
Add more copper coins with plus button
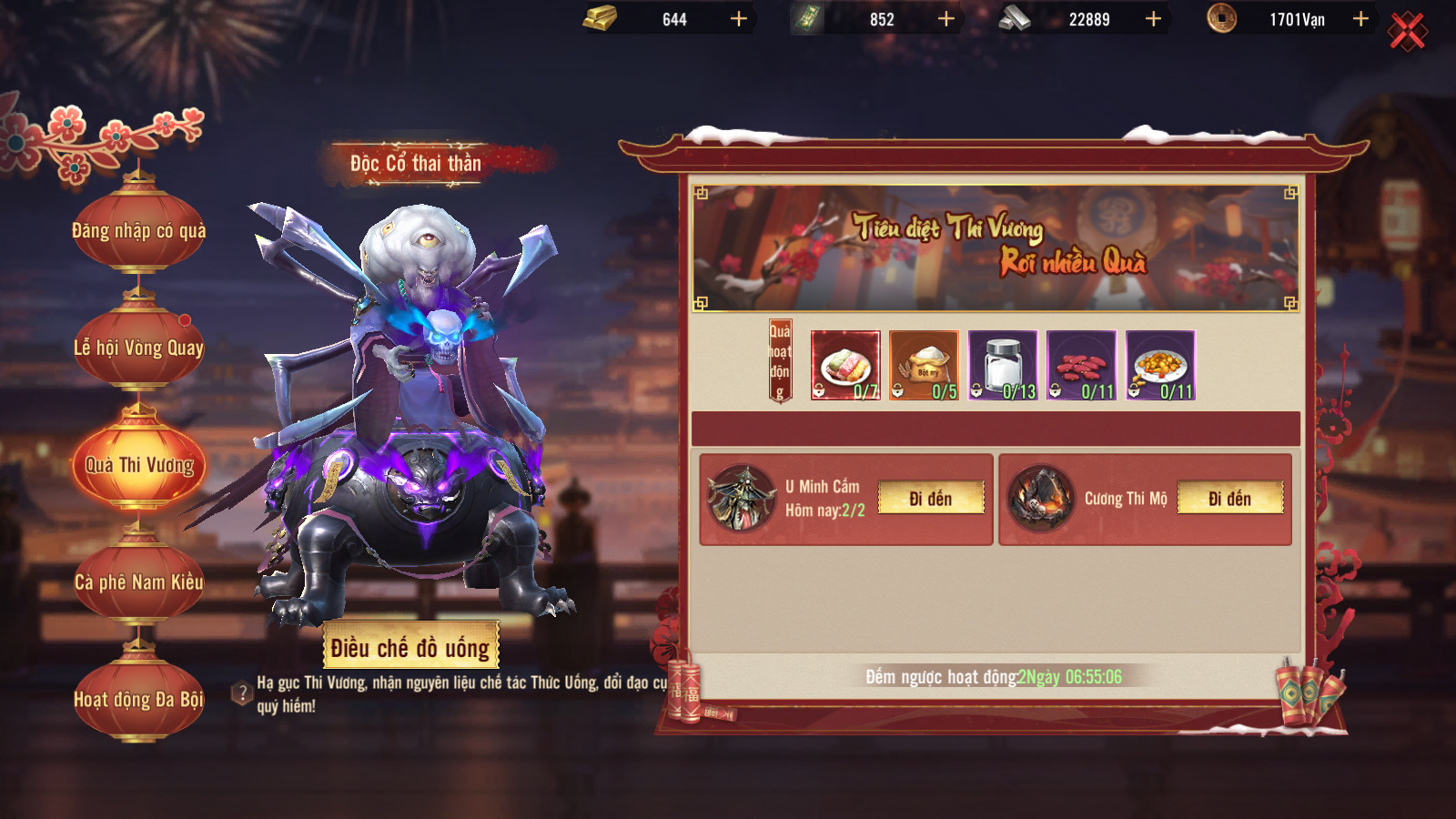[x=1360, y=19]
